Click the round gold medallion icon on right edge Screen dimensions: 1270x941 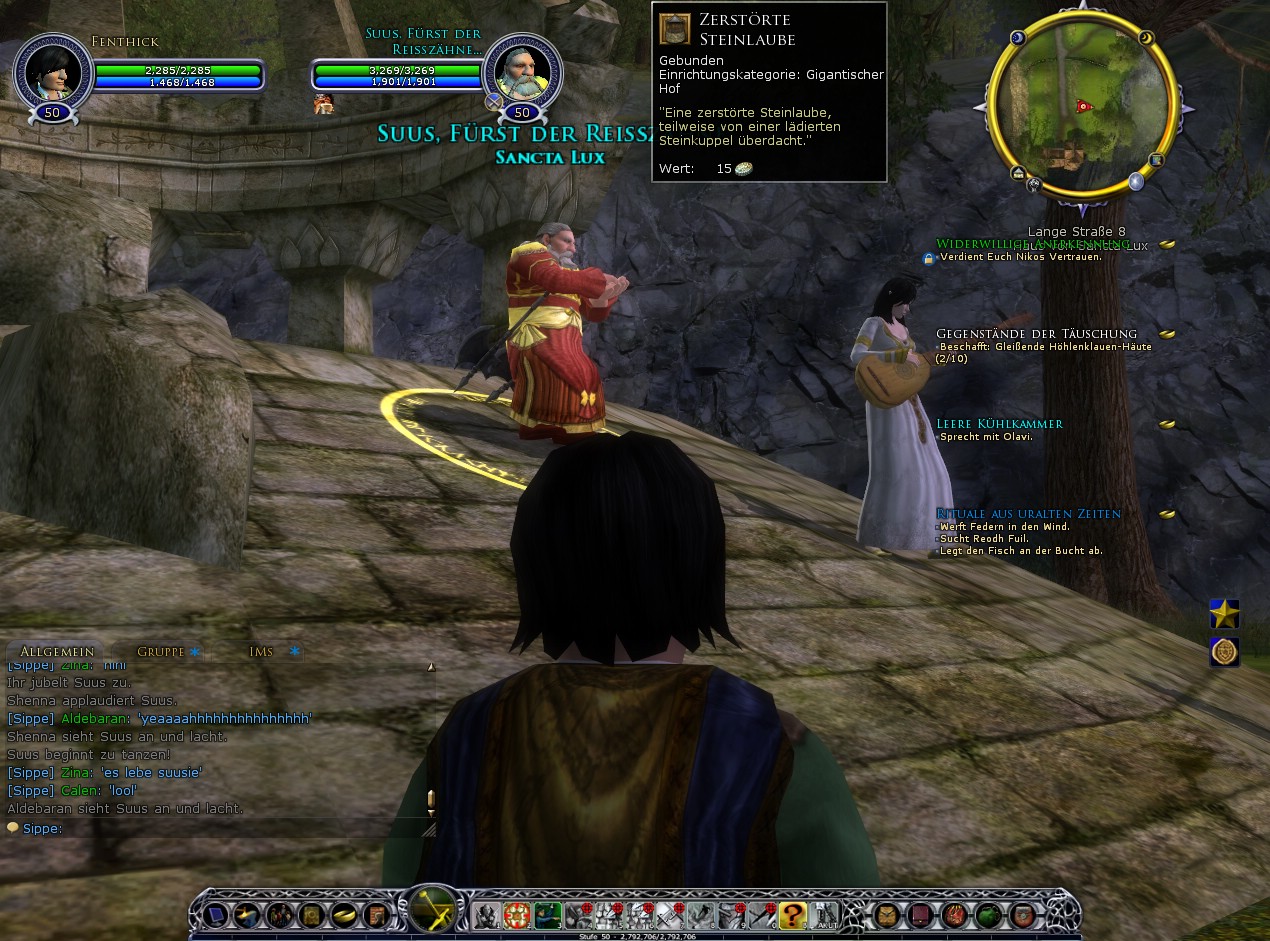[x=1224, y=651]
